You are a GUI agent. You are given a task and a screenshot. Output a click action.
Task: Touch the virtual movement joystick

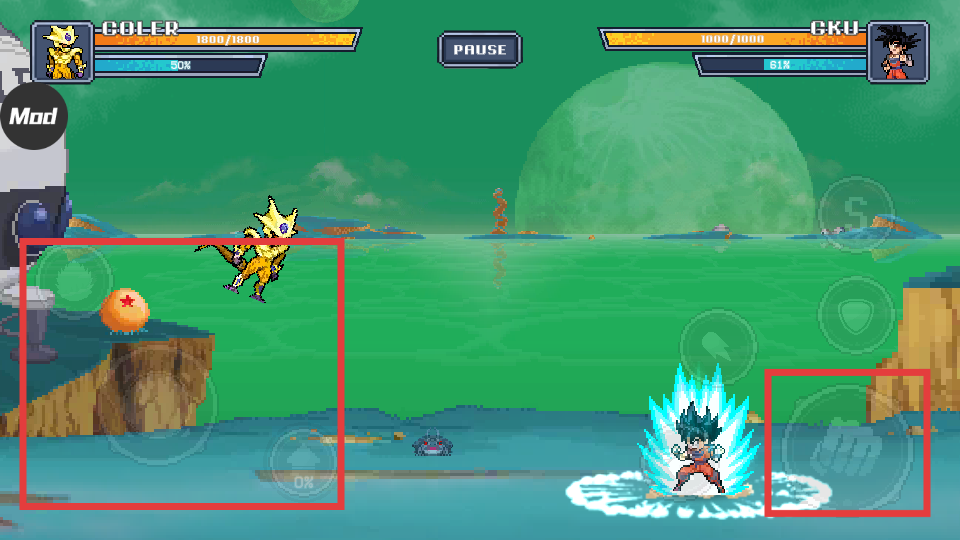point(158,402)
